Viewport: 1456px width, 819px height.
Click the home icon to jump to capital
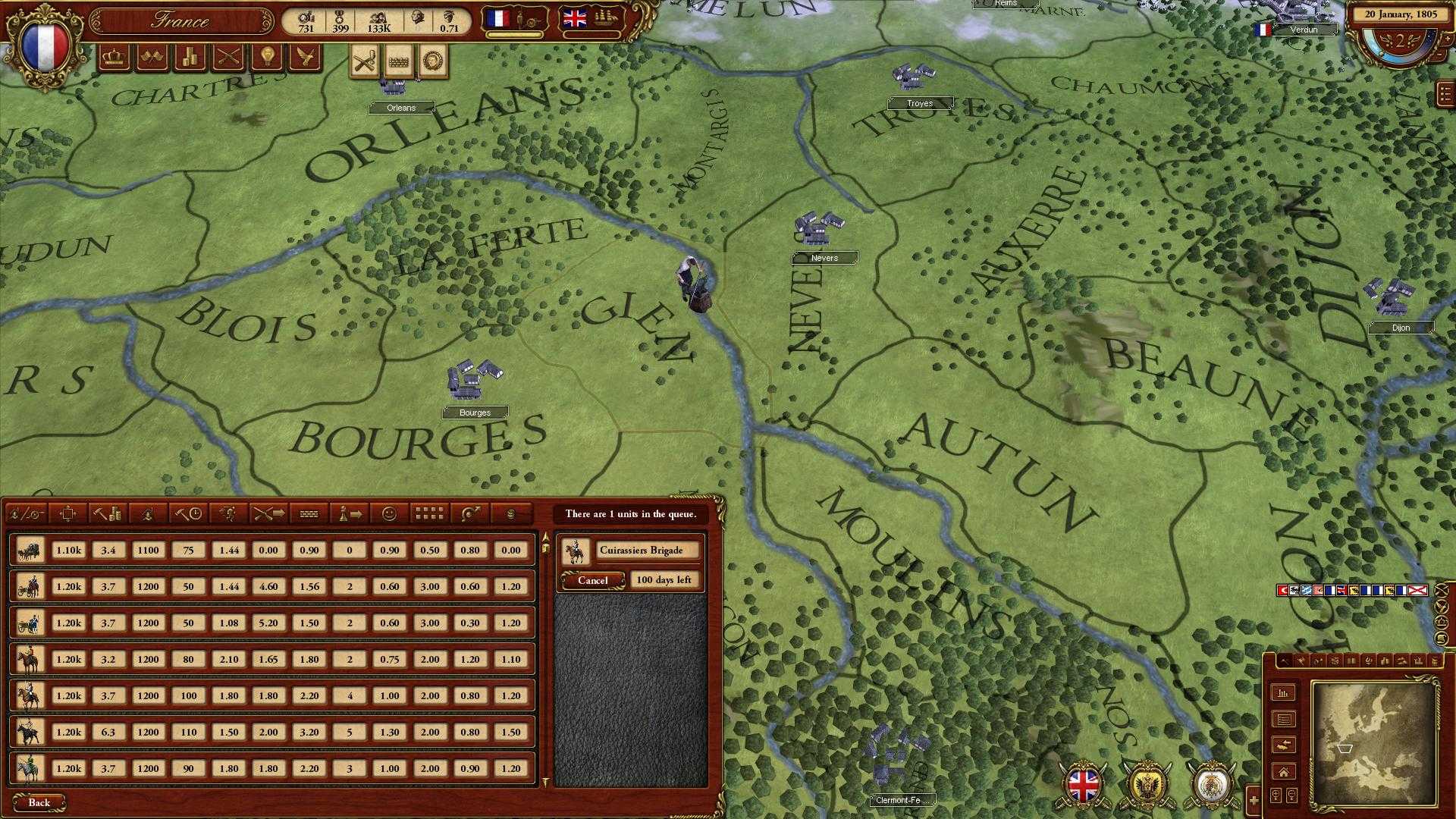click(1283, 771)
